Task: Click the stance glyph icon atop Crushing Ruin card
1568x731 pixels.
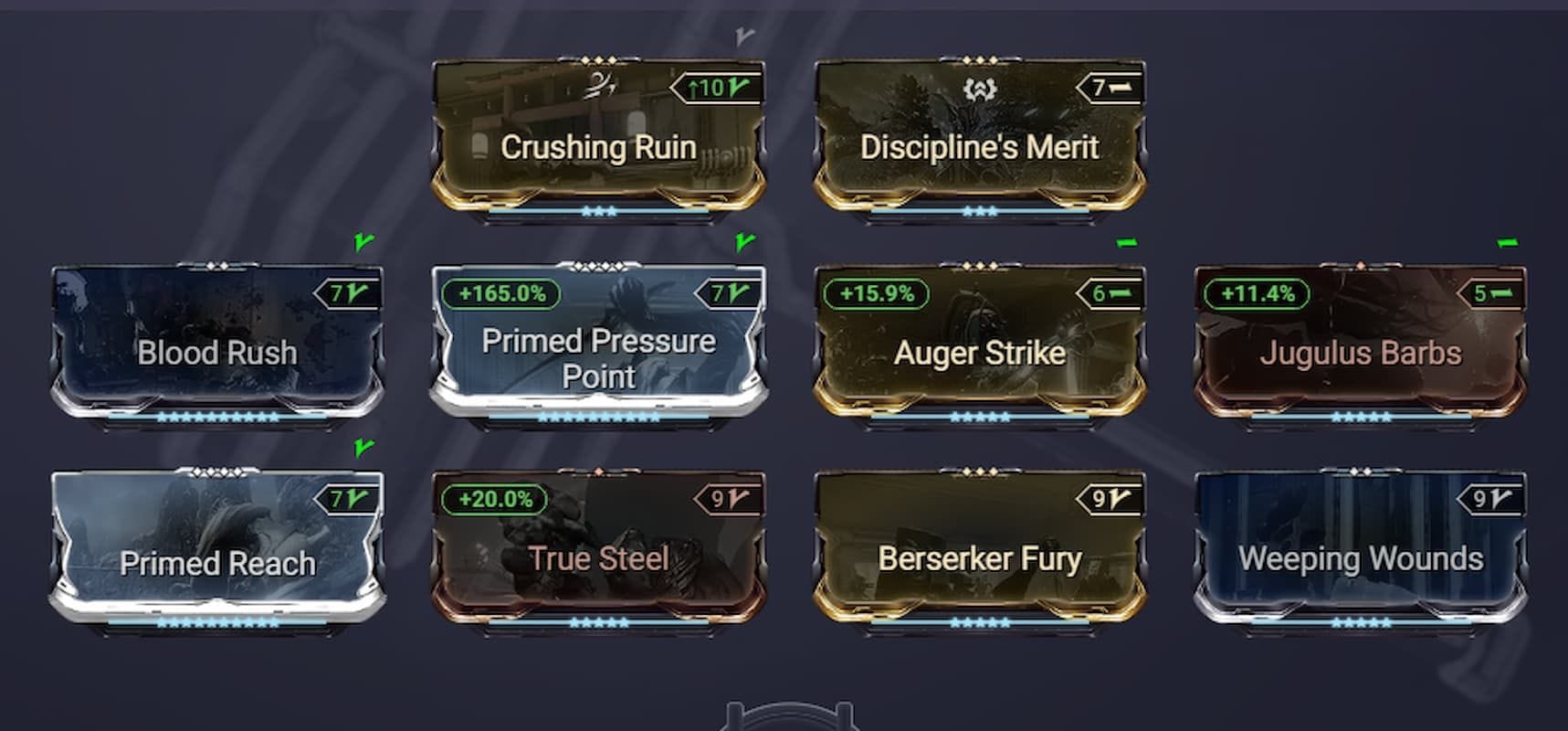Action: 598,87
